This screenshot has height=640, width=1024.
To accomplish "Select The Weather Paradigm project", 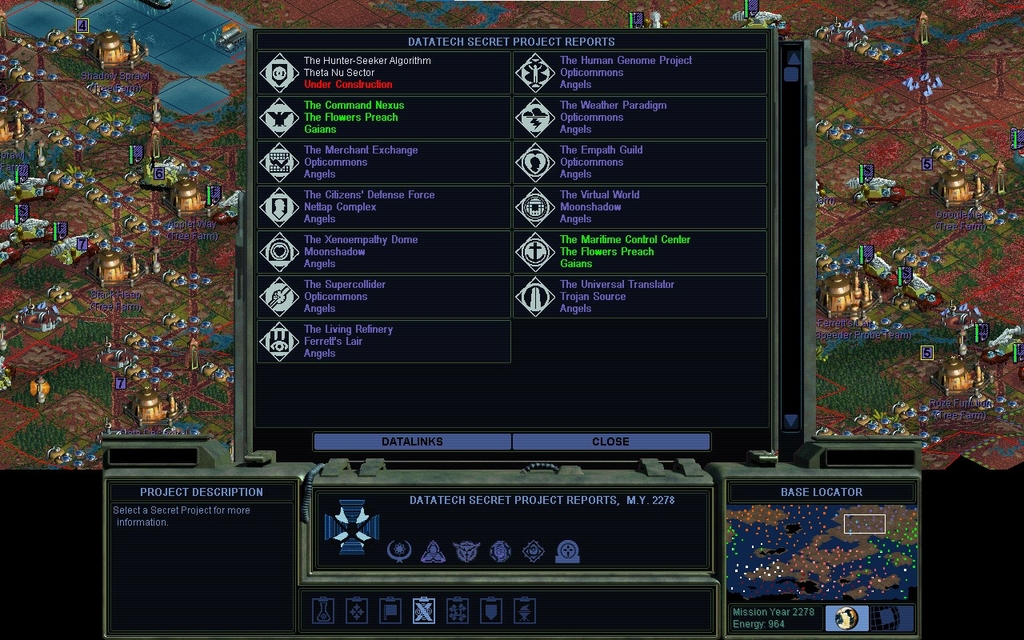I will coord(640,118).
